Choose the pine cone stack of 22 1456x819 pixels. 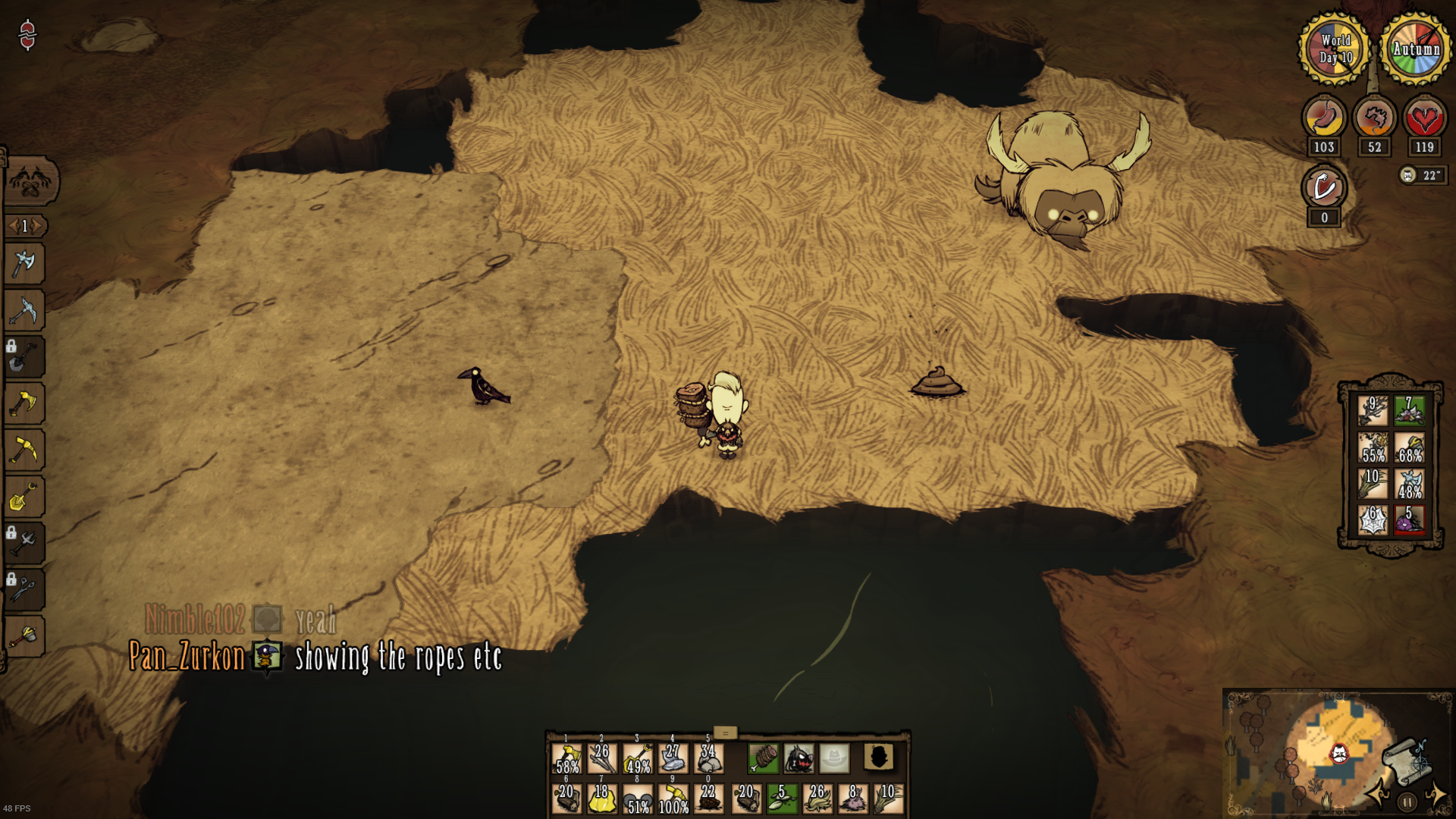708,799
